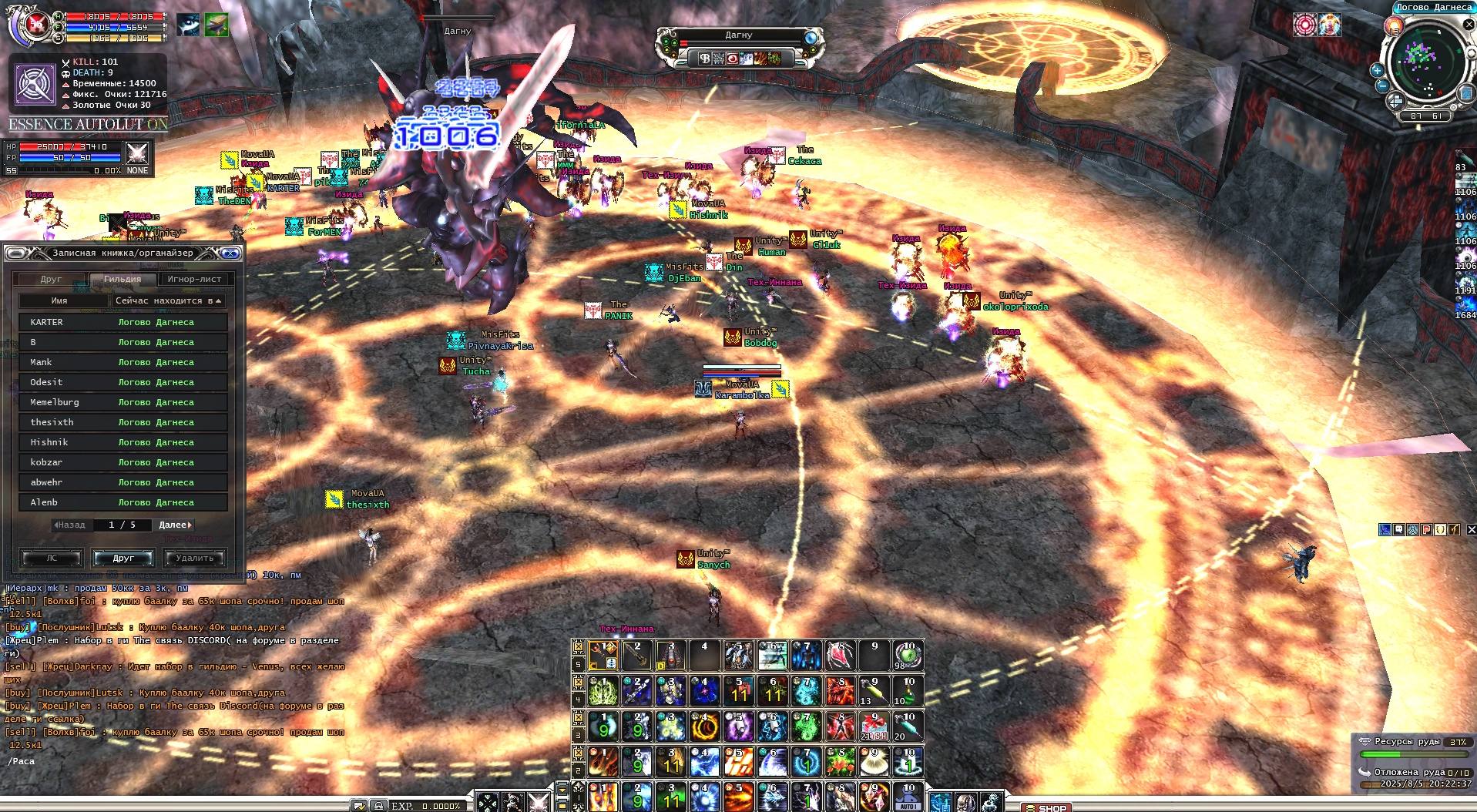Use the gift box item in hotbar
The image size is (1477, 812).
pyautogui.click(x=873, y=726)
